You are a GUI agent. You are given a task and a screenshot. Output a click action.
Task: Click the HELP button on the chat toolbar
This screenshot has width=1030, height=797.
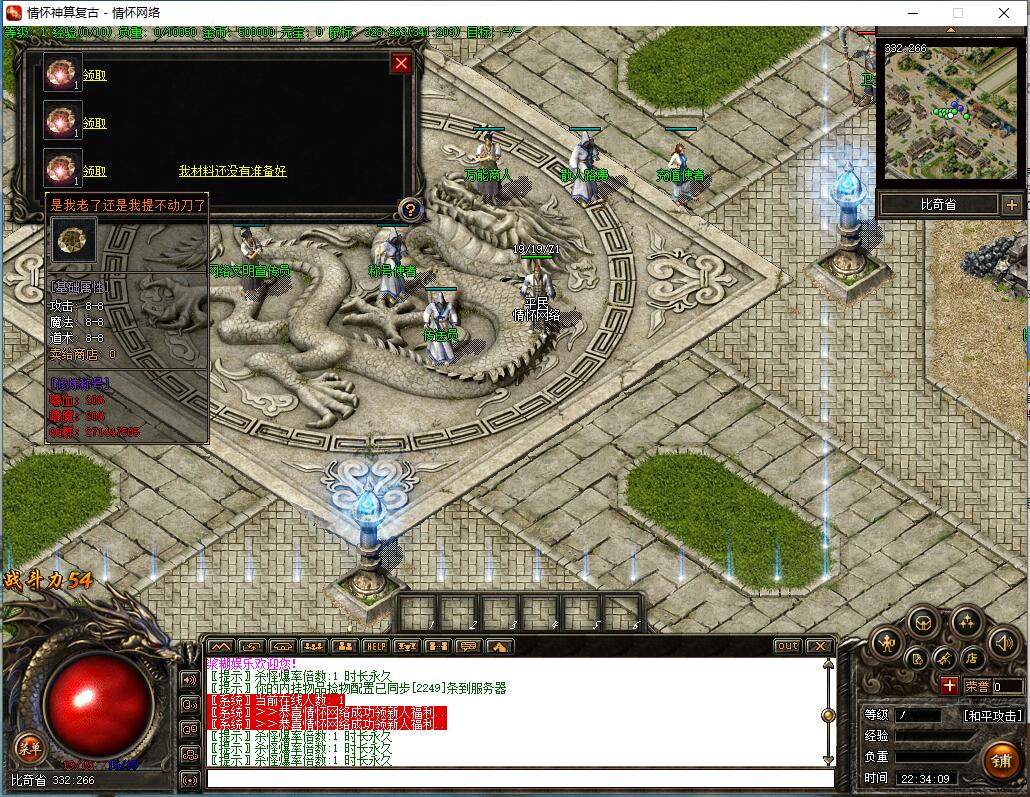375,646
